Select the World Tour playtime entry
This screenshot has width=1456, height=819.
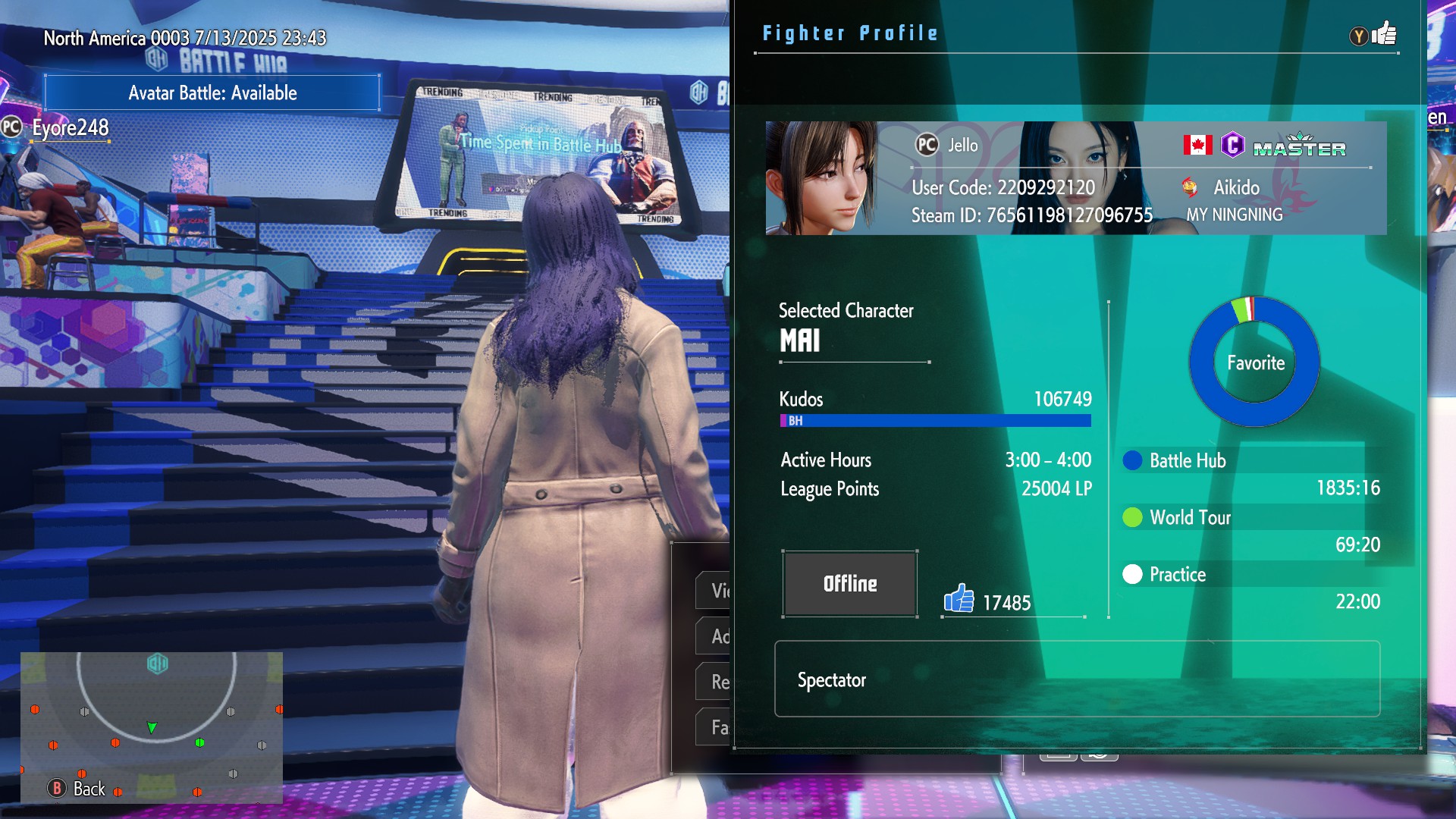click(x=1251, y=530)
